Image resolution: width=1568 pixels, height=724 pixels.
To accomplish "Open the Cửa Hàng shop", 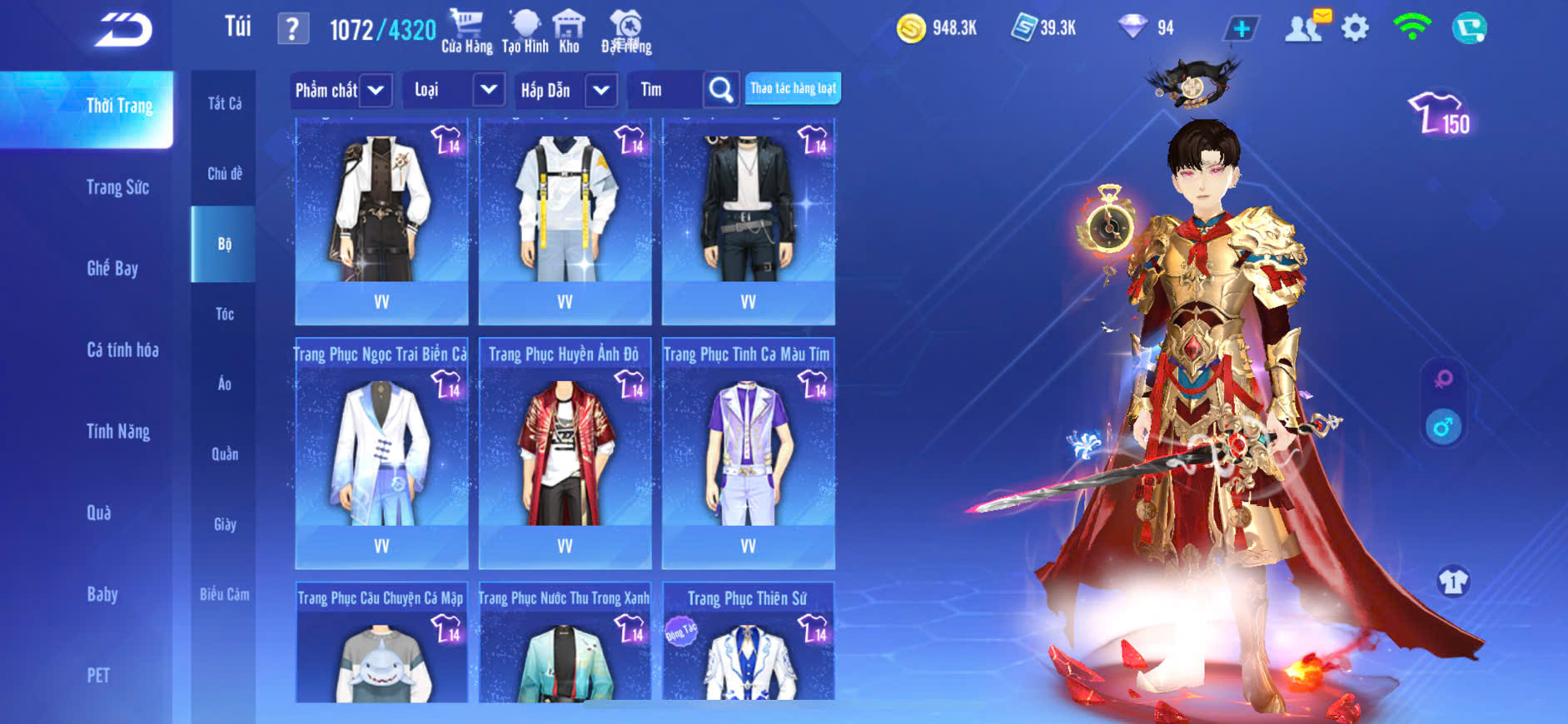I will click(x=466, y=32).
